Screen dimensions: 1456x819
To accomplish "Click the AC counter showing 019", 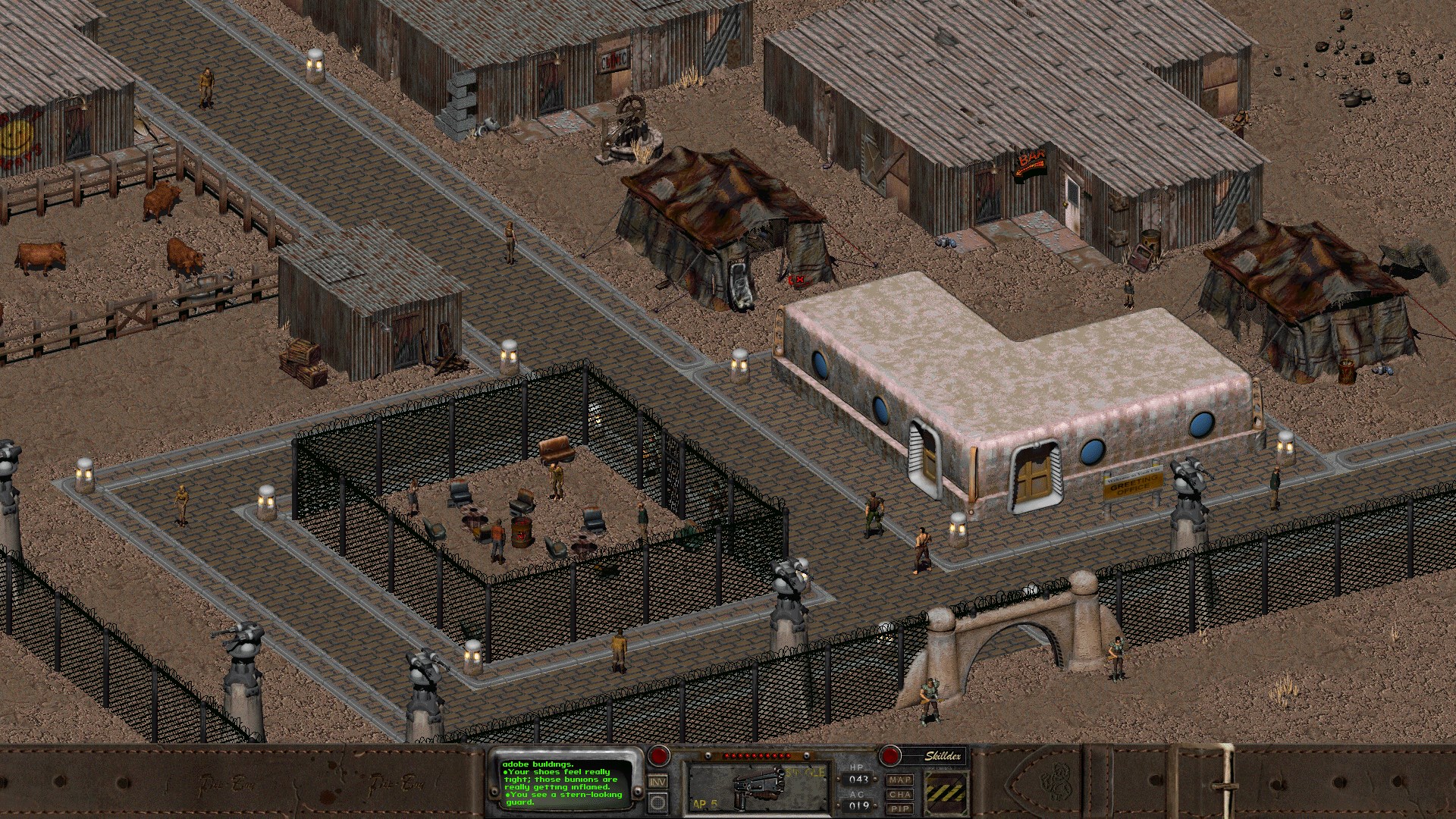I will [x=857, y=805].
